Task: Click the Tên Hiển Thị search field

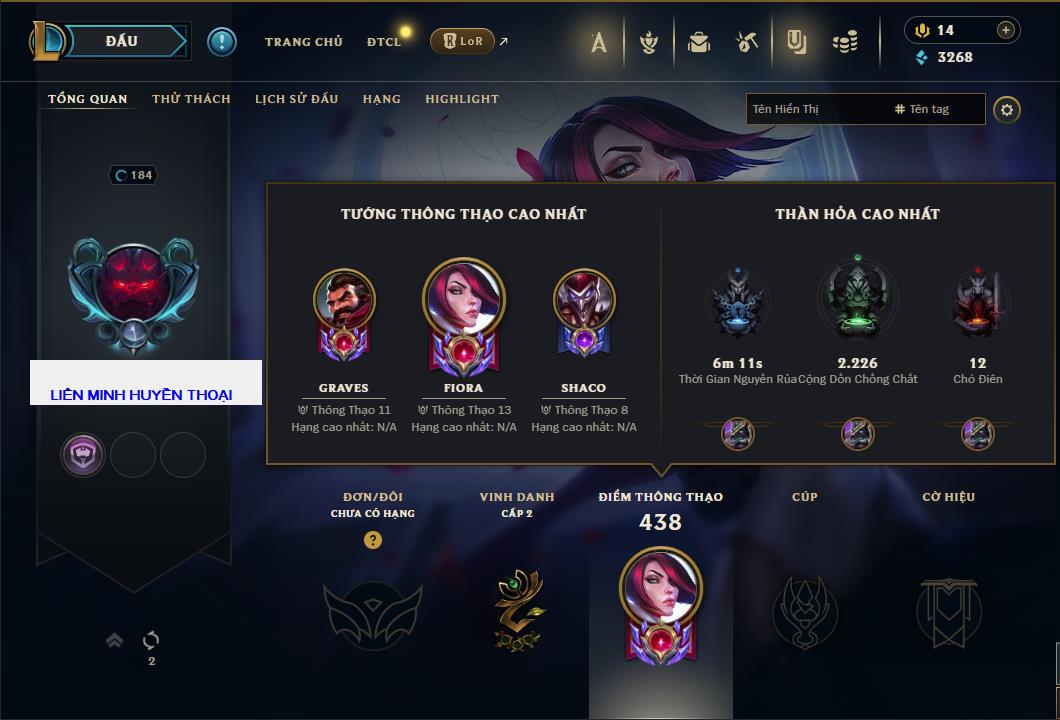Action: (x=815, y=109)
